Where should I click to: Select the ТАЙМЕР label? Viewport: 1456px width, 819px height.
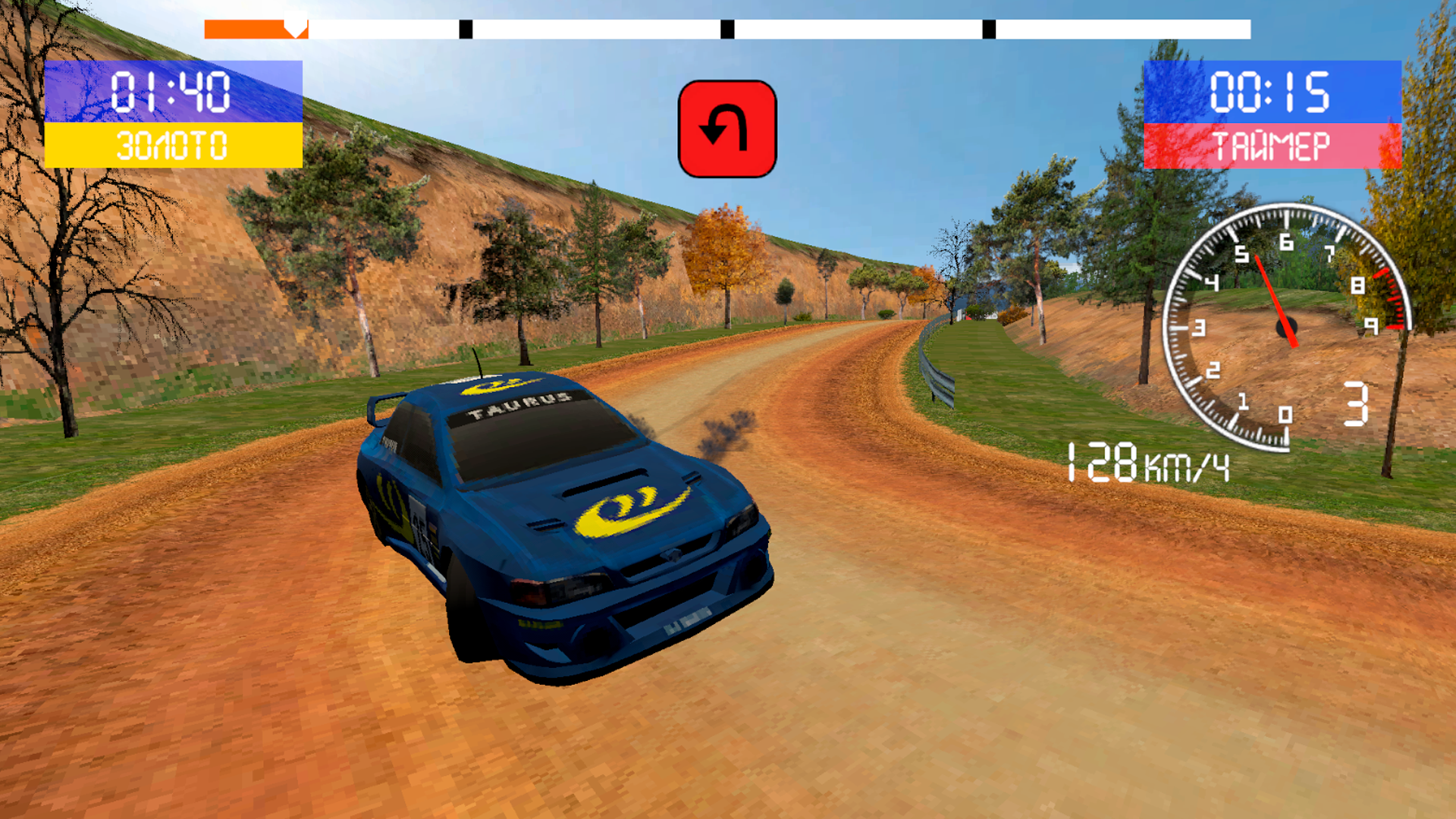coord(1272,143)
